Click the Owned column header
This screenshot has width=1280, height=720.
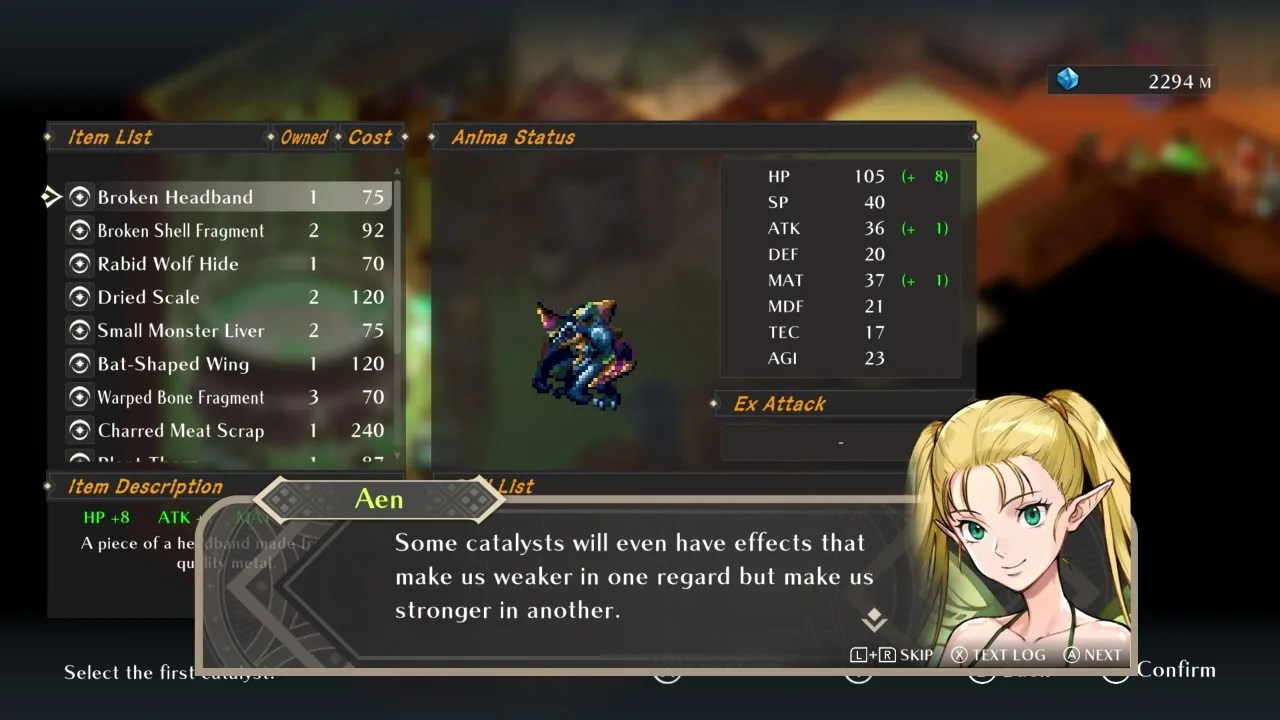pos(304,137)
